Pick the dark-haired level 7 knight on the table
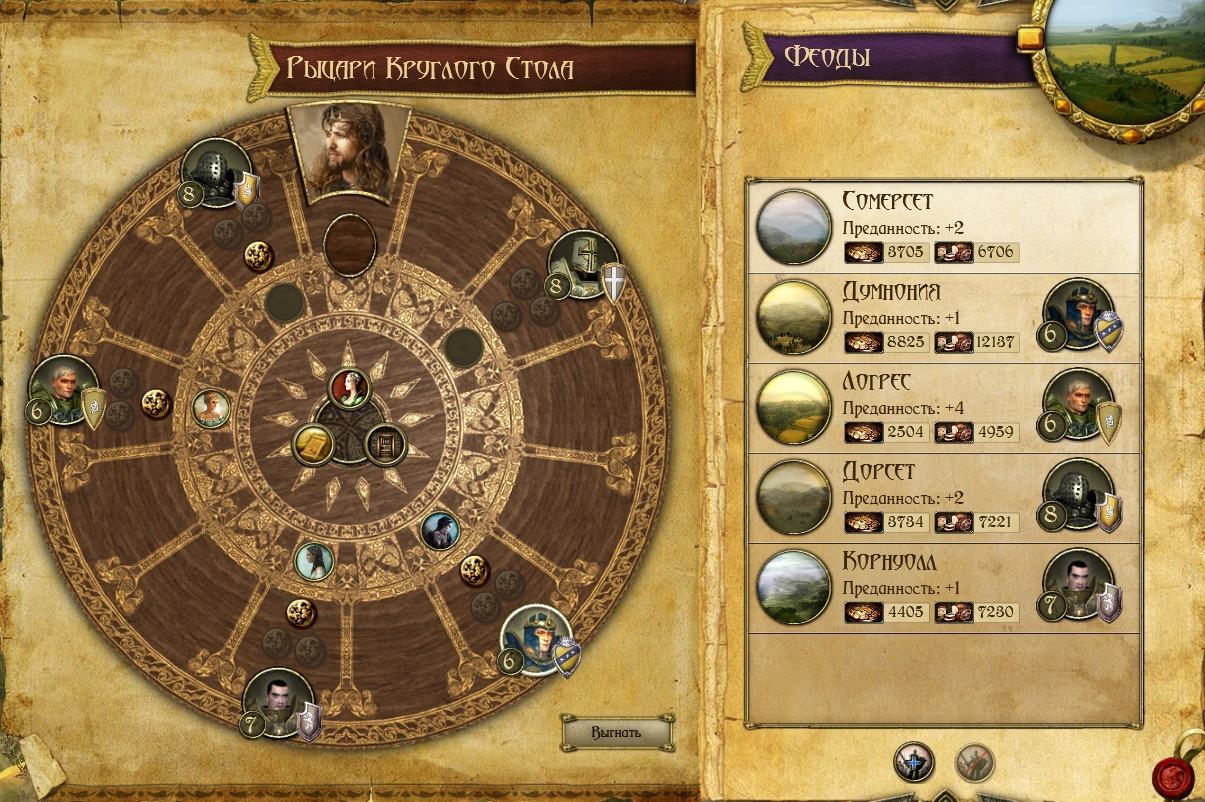Viewport: 1205px width, 802px height. pyautogui.click(x=279, y=702)
